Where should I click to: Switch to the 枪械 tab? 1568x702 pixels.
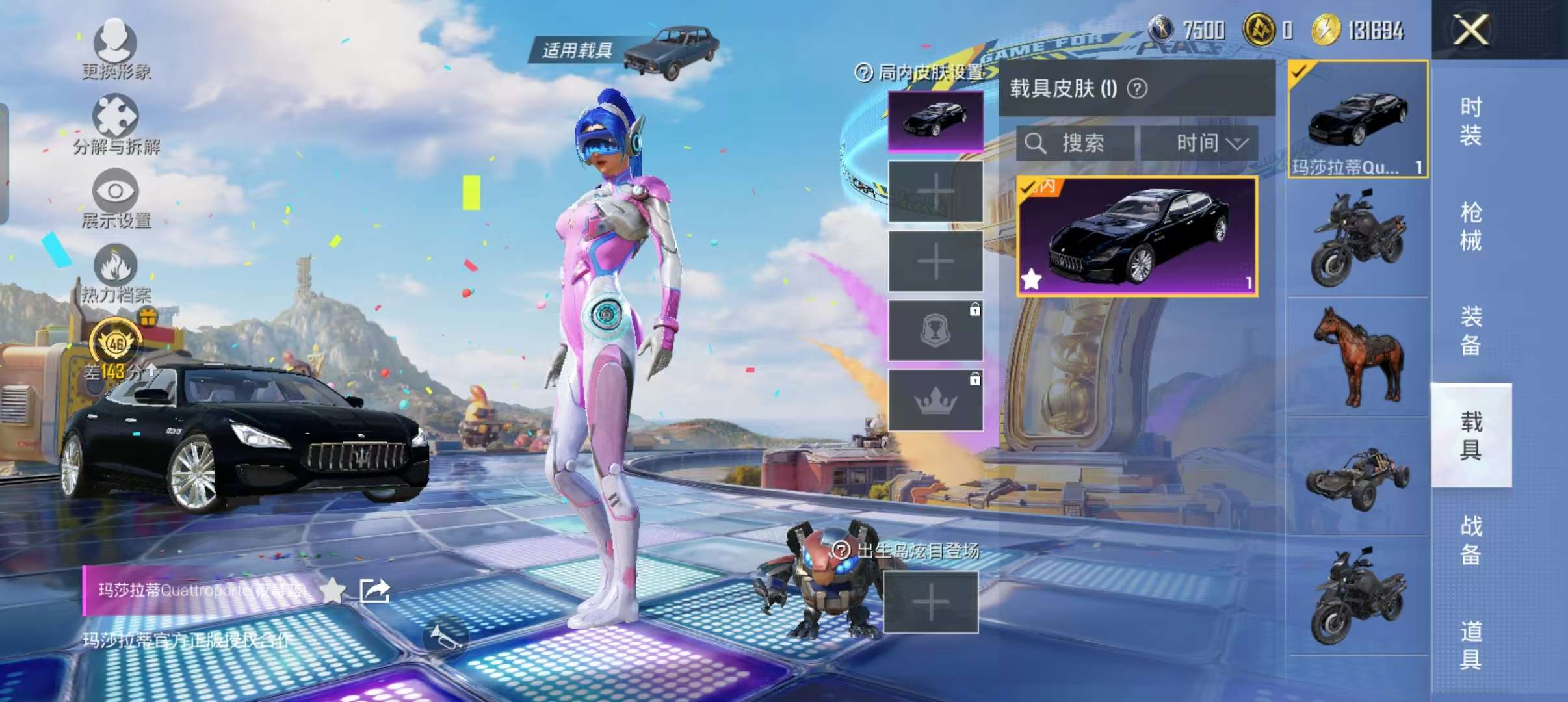pyautogui.click(x=1470, y=226)
